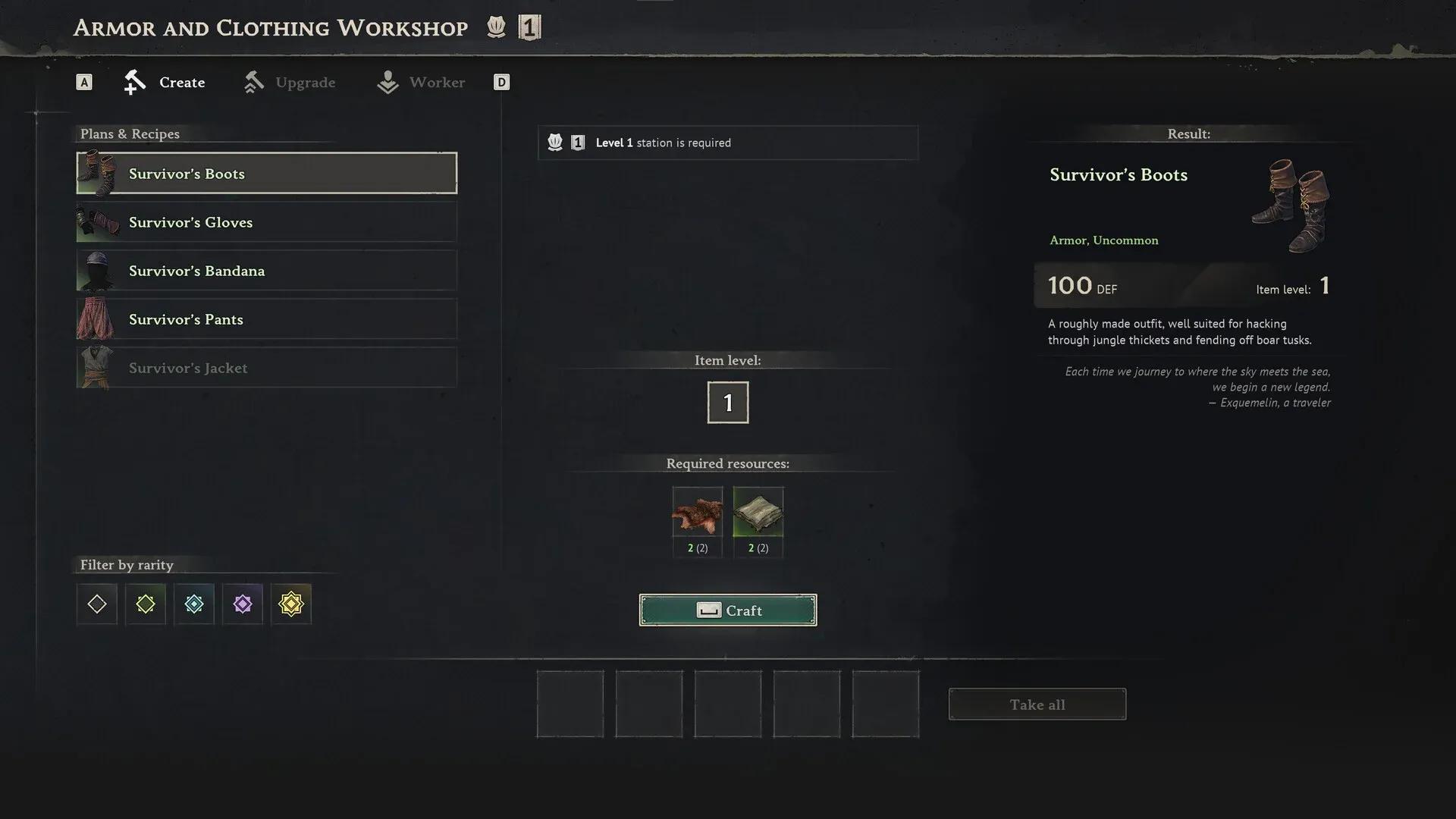Enable the legendary gold rarity filter
This screenshot has width=1456, height=819.
[x=290, y=604]
